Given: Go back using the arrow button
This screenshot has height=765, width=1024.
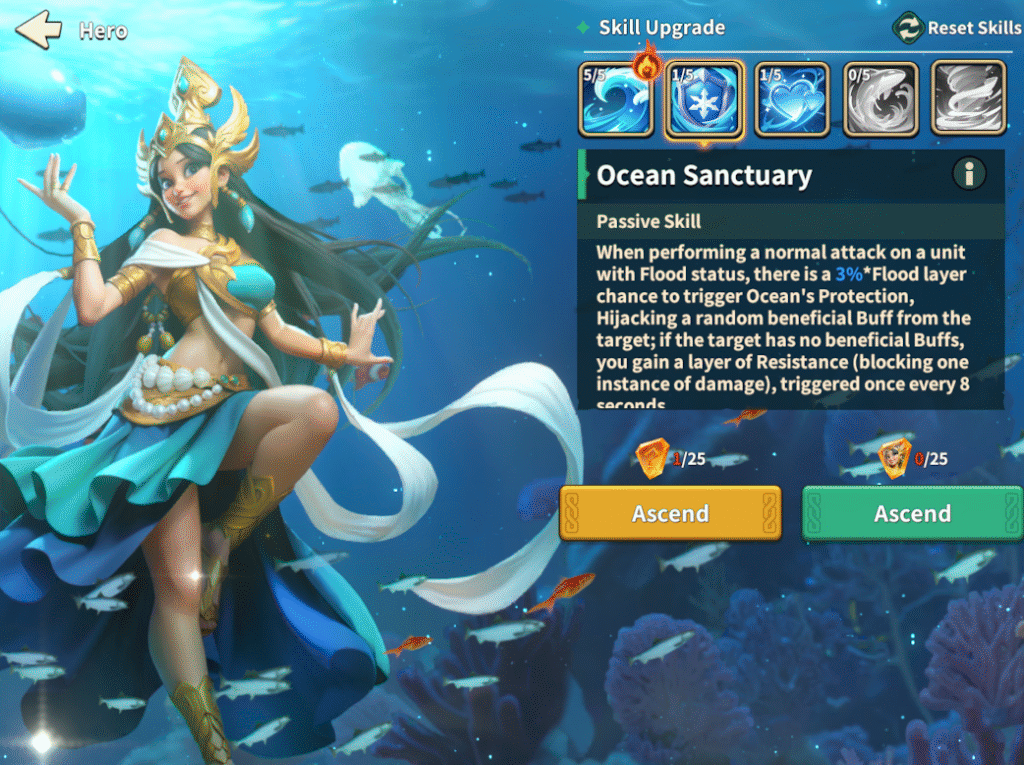Looking at the screenshot, I should [39, 30].
